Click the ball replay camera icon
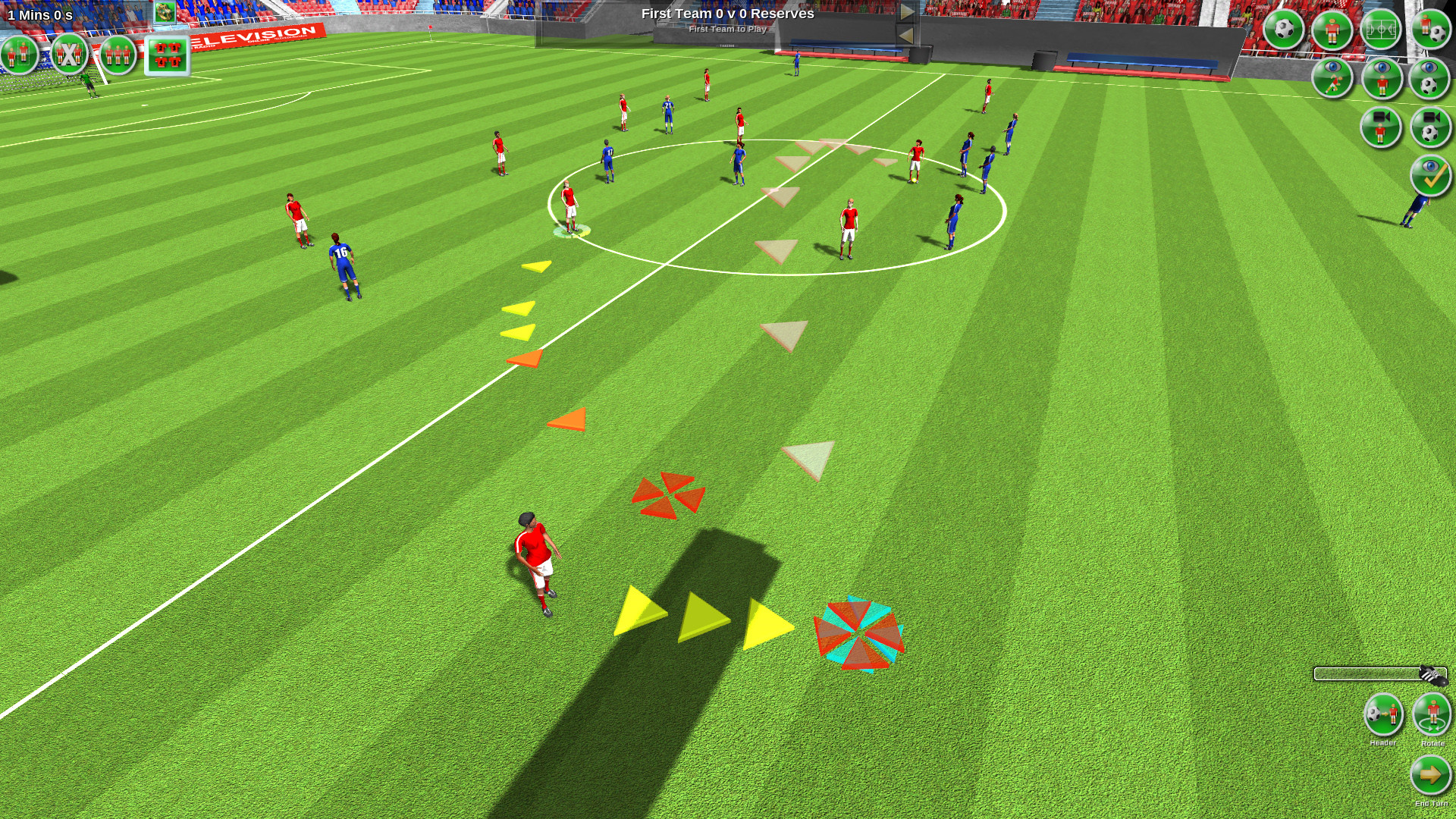The height and width of the screenshot is (819, 1456). point(1429,127)
